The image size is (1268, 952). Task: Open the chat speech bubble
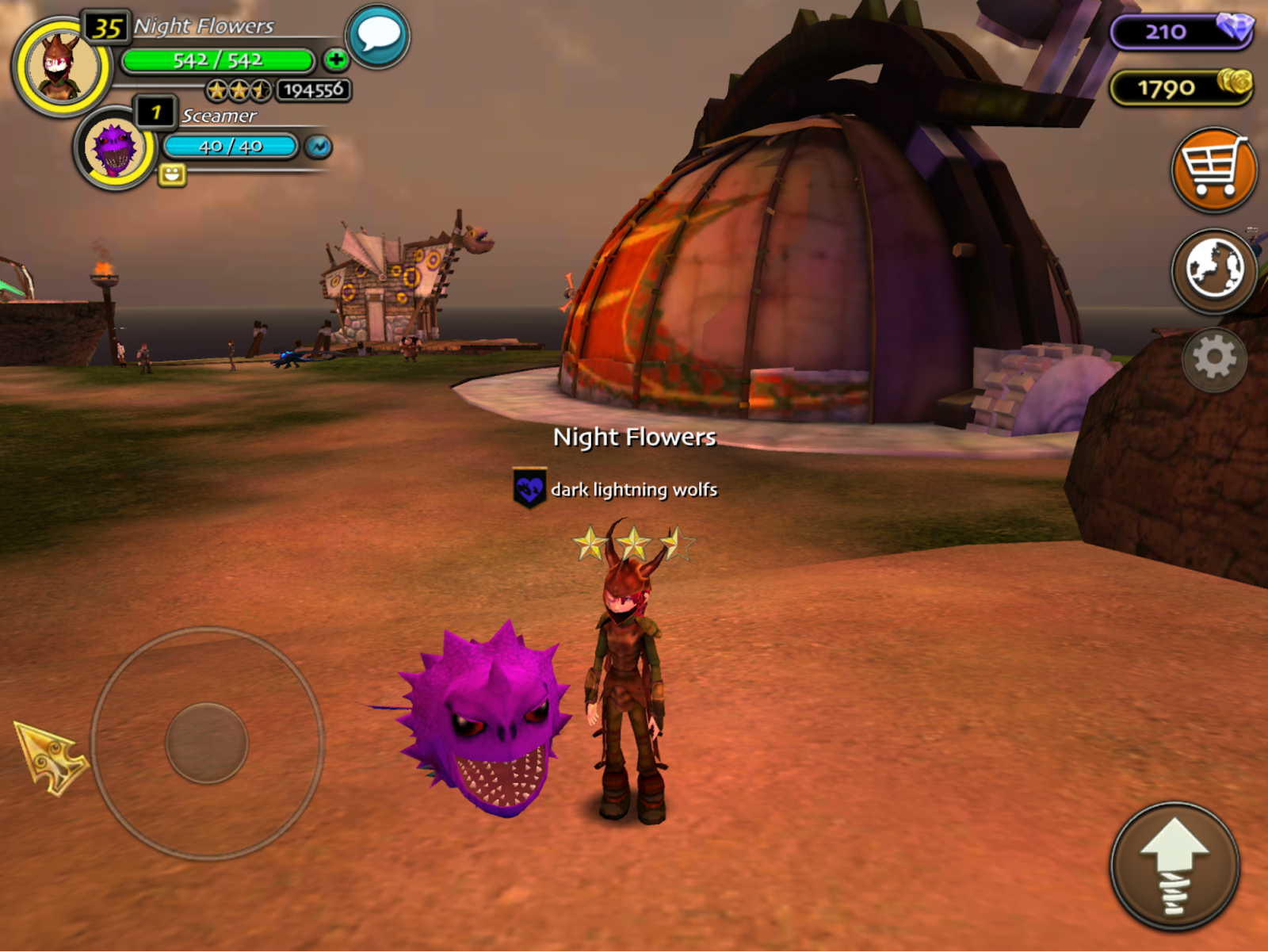point(378,36)
